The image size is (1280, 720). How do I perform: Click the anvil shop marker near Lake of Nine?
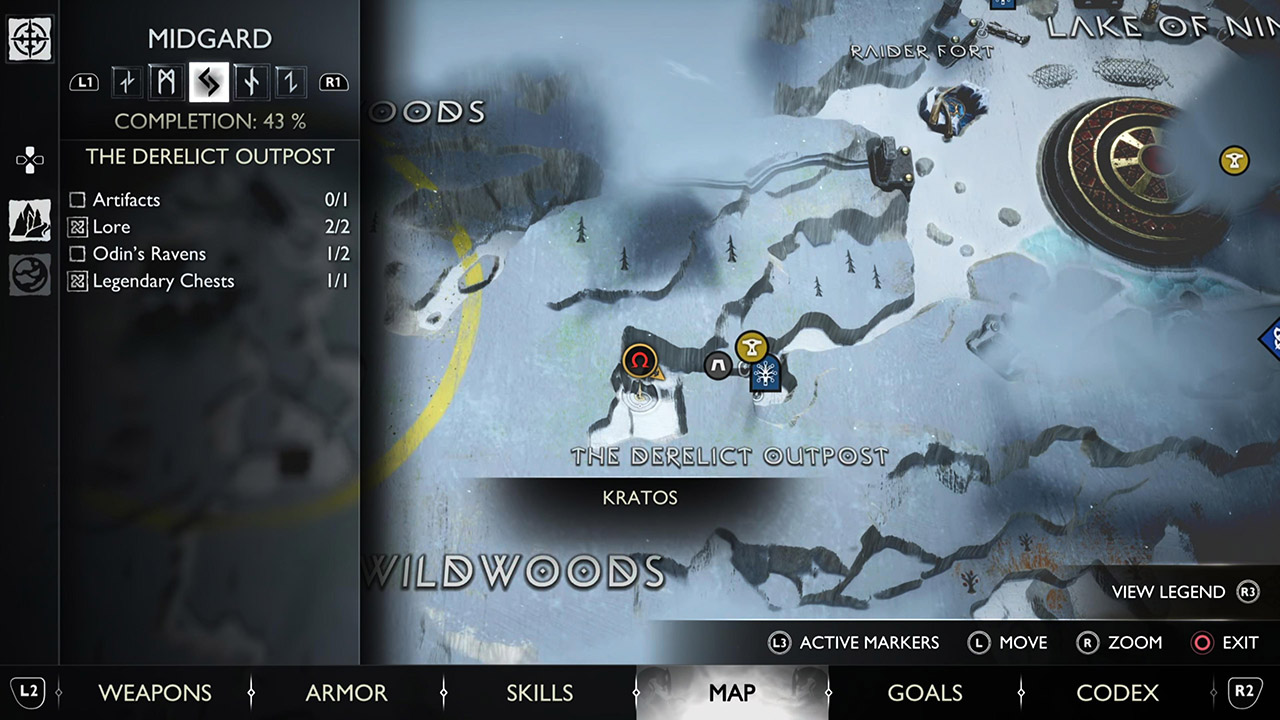[1233, 159]
